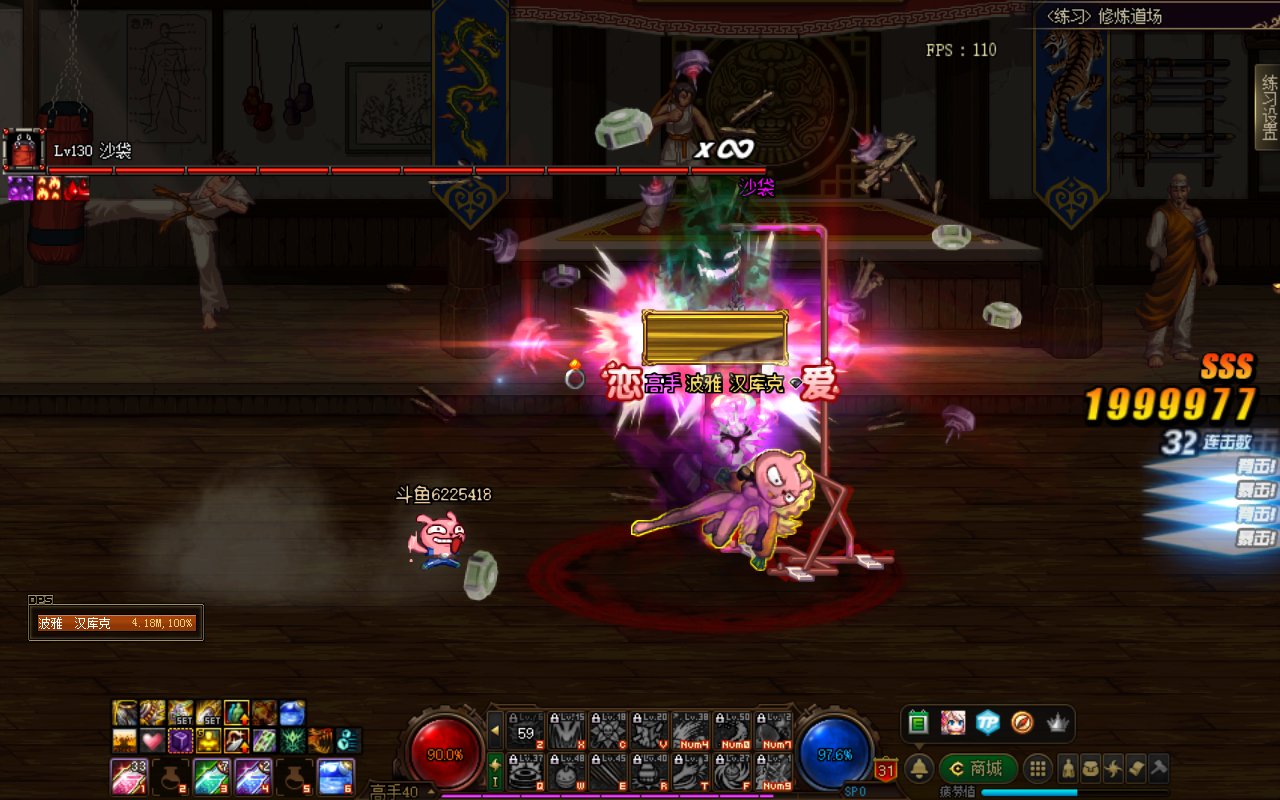This screenshot has height=800, width=1280.
Task: Open the character info silhouette icon
Action: point(1069,768)
